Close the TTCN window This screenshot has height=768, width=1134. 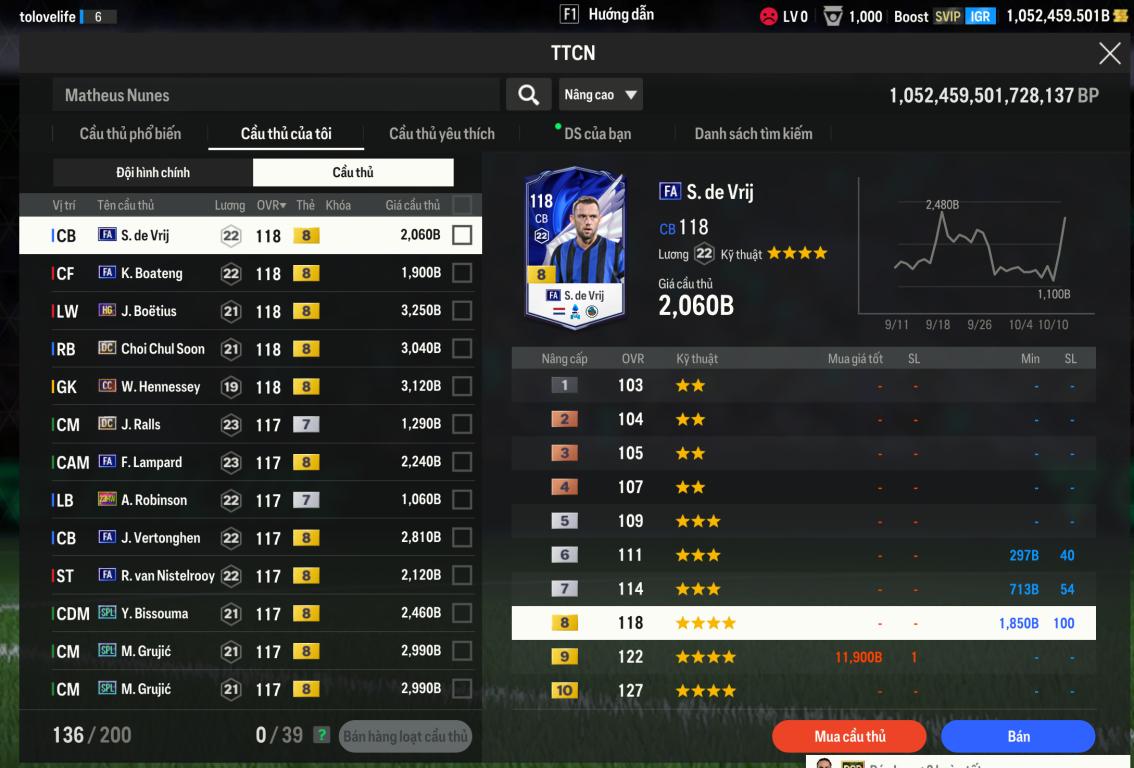point(1109,54)
